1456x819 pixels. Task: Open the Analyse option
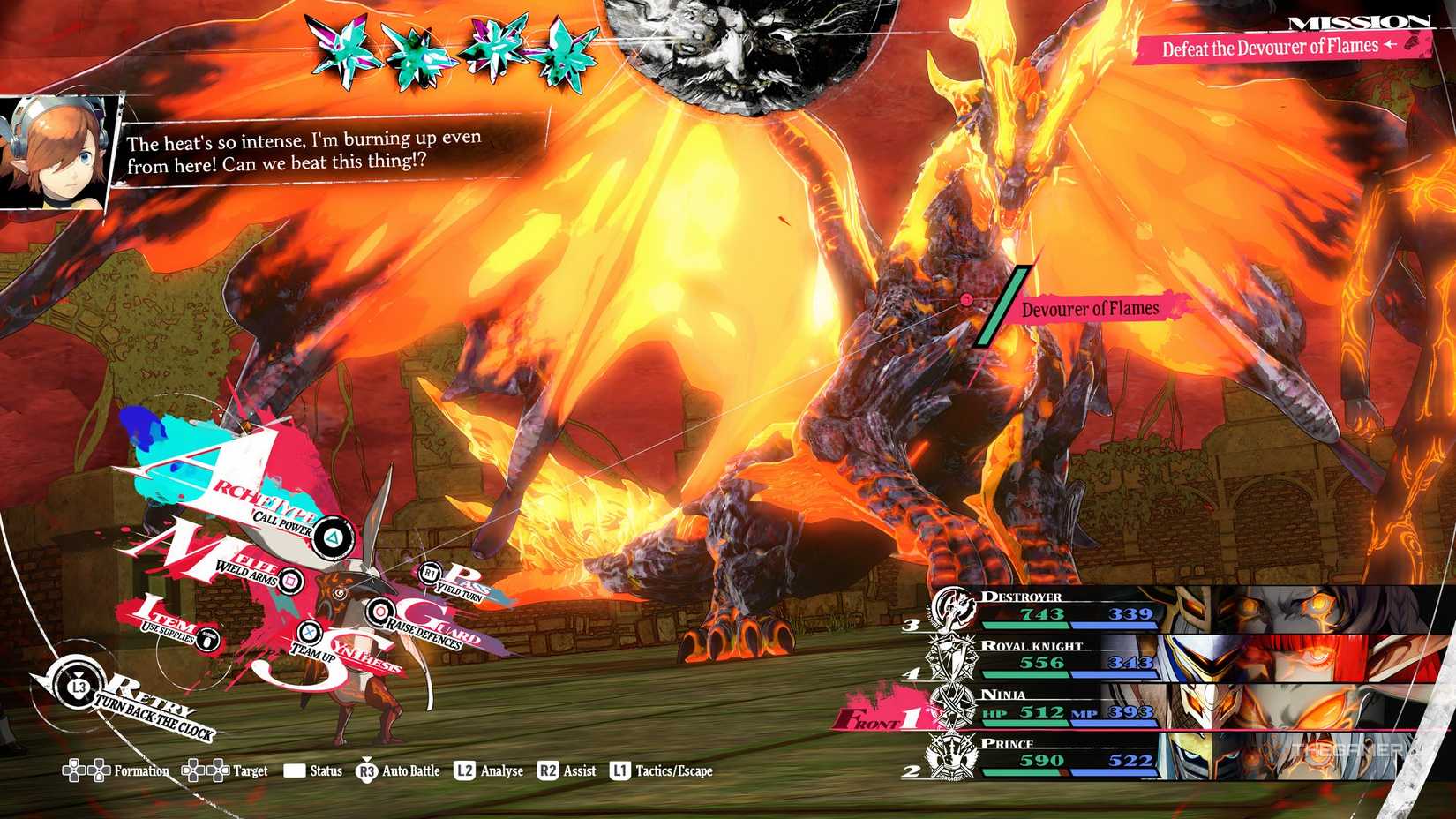(489, 770)
